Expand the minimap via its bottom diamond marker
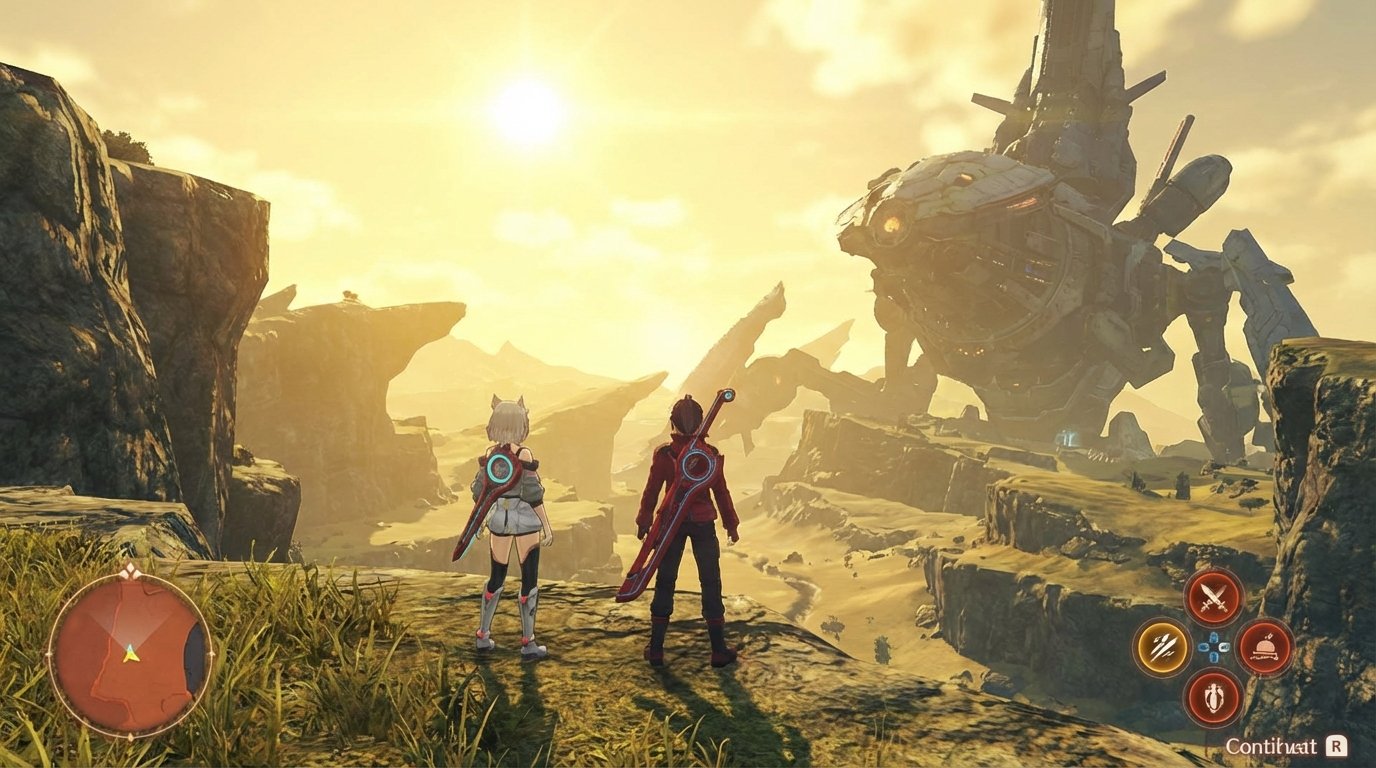Image resolution: width=1376 pixels, height=768 pixels. click(x=130, y=736)
